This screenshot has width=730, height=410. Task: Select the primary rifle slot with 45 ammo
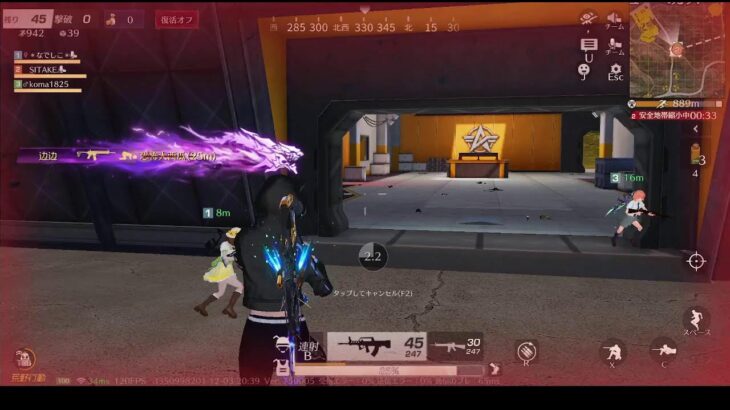378,346
